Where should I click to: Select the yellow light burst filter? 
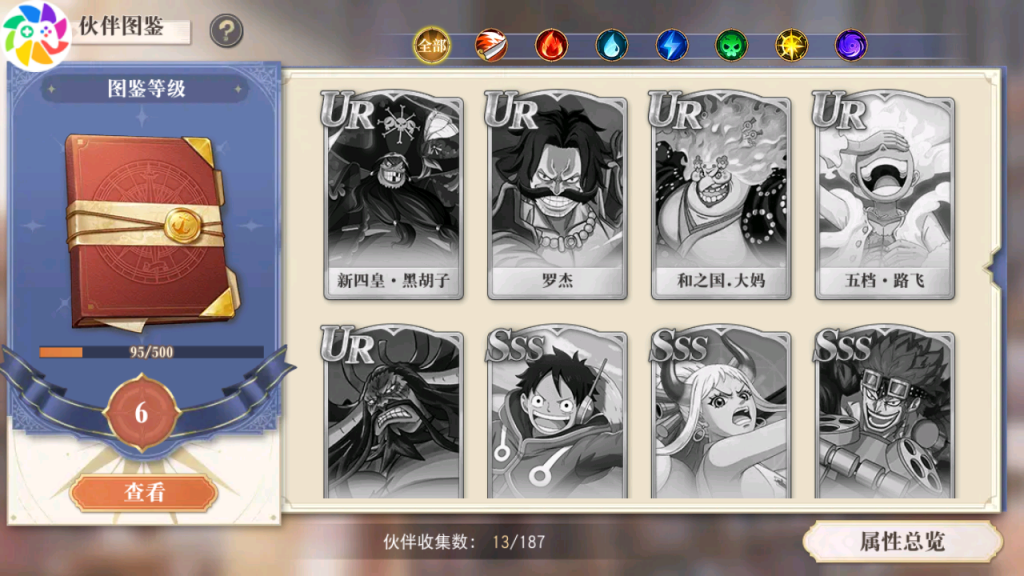[x=791, y=45]
